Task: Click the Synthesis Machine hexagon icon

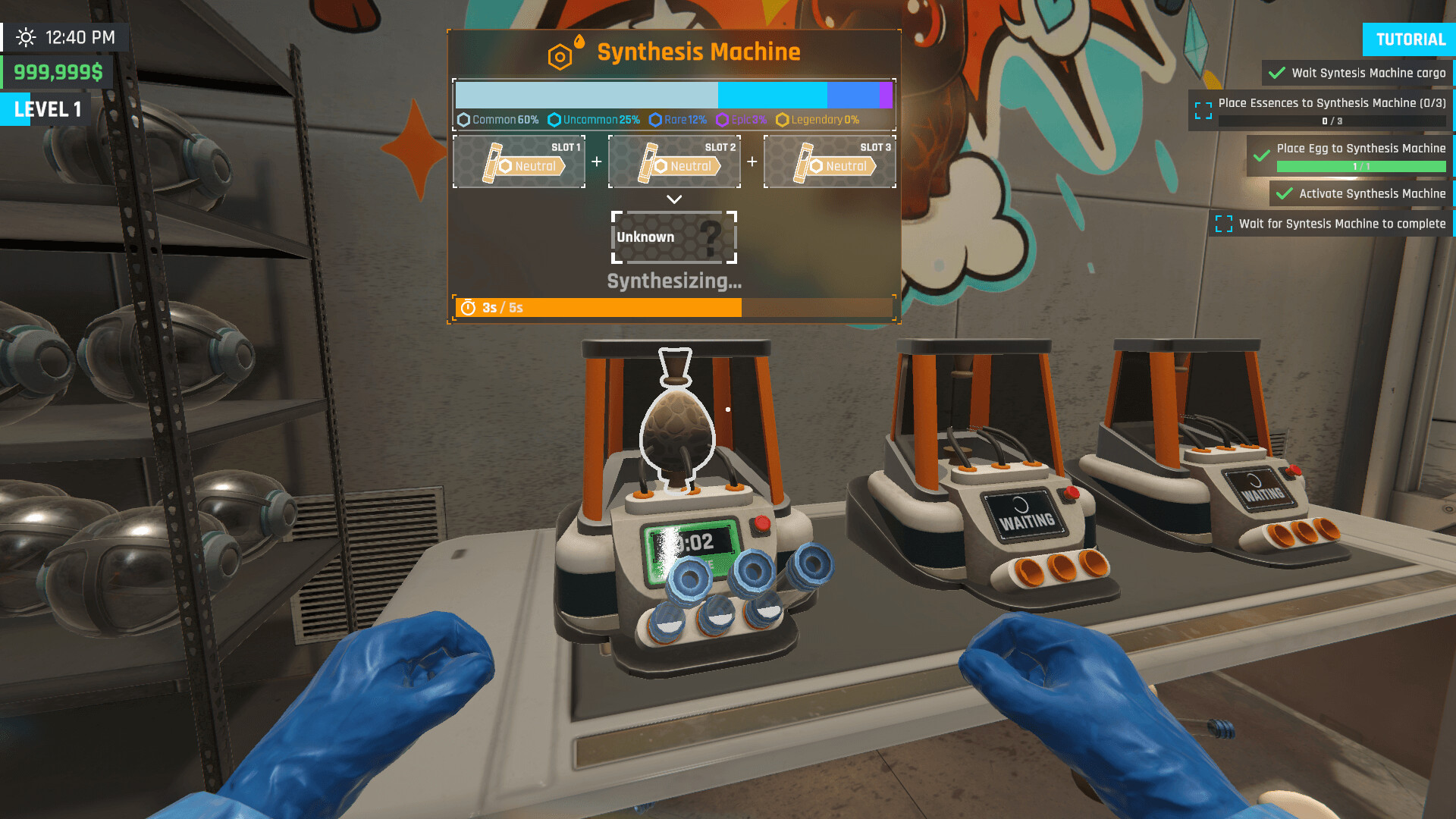Action: click(560, 55)
